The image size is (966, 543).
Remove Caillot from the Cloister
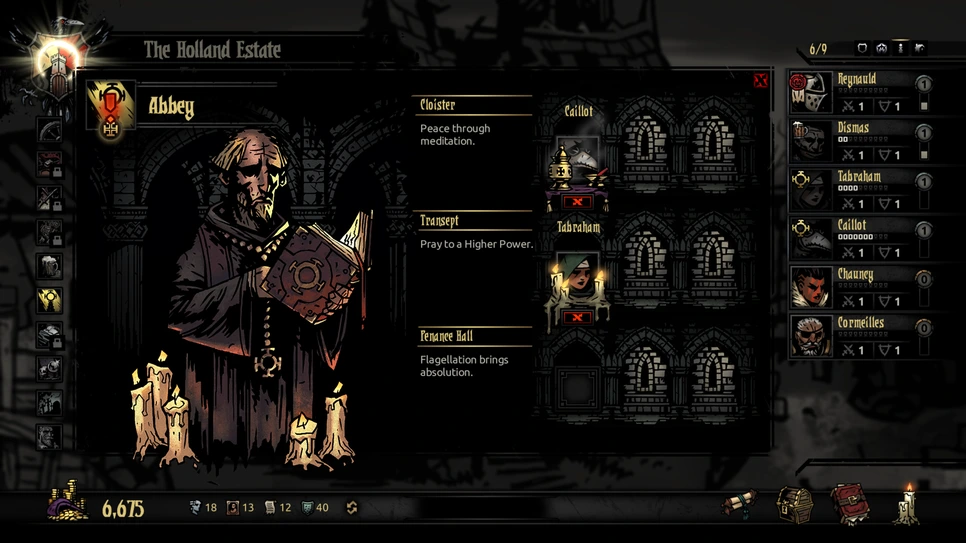pos(578,202)
